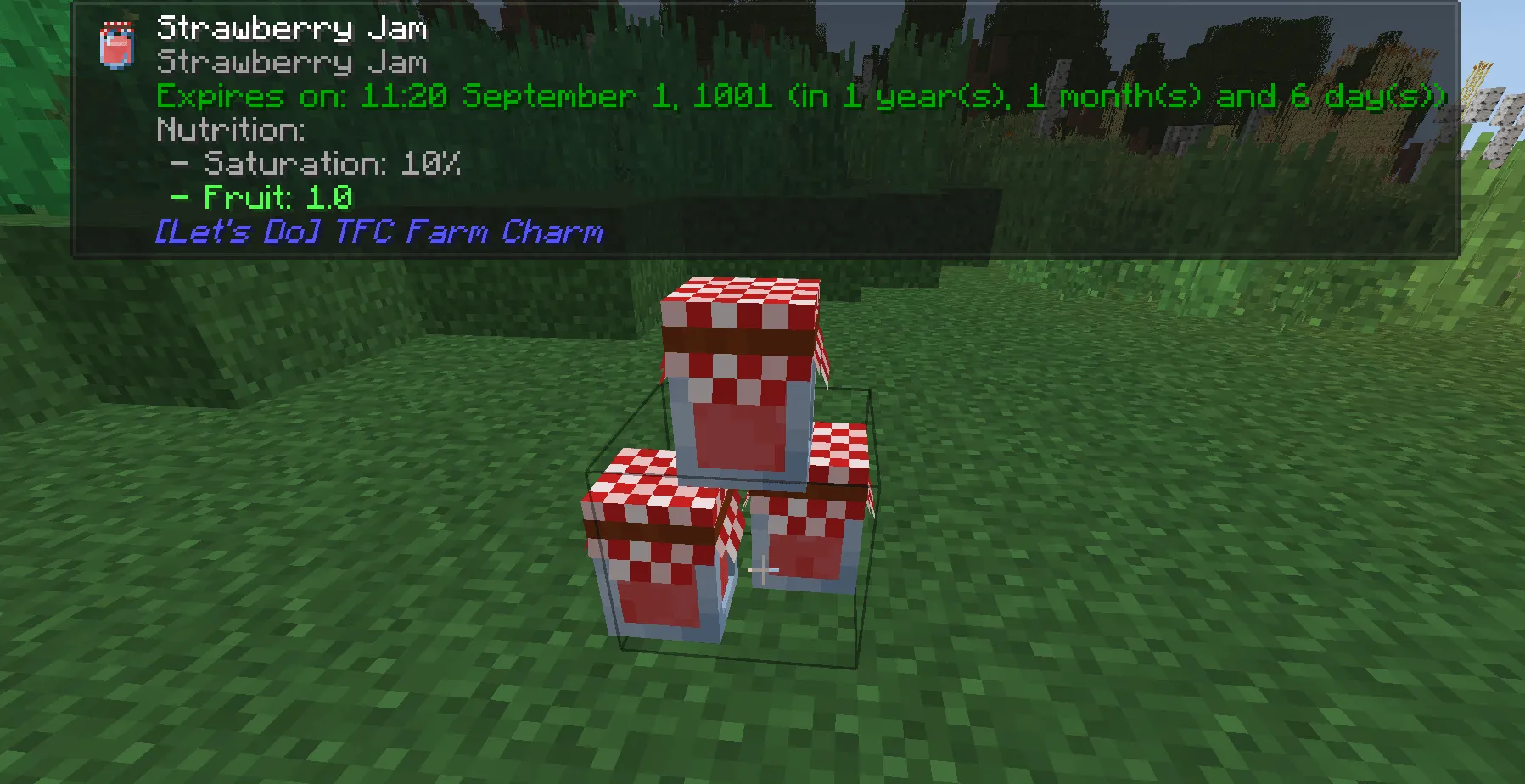This screenshot has width=1525, height=784.
Task: Click the crosshair at screen center
Action: pyautogui.click(x=765, y=569)
